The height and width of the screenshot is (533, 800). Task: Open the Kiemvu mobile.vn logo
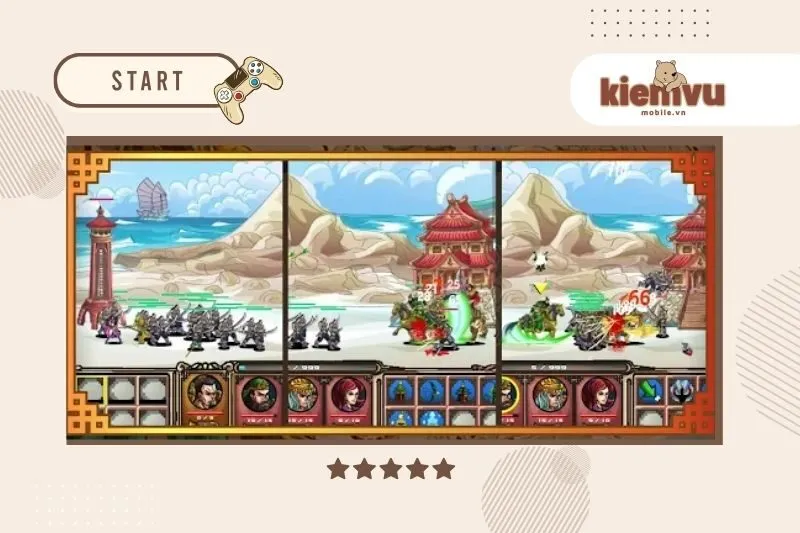[x=662, y=90]
